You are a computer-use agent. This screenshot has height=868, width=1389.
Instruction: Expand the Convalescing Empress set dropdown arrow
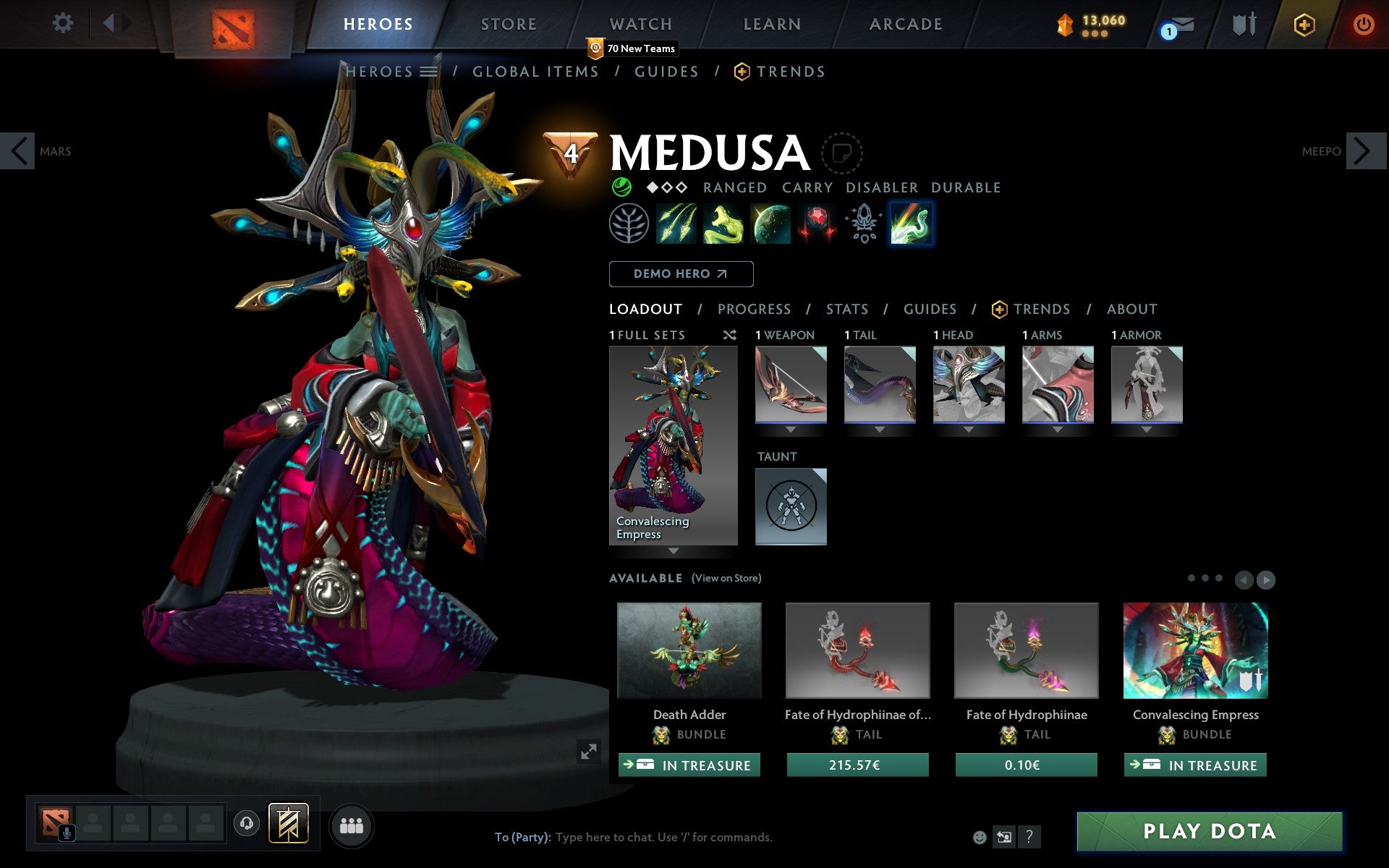(x=674, y=551)
